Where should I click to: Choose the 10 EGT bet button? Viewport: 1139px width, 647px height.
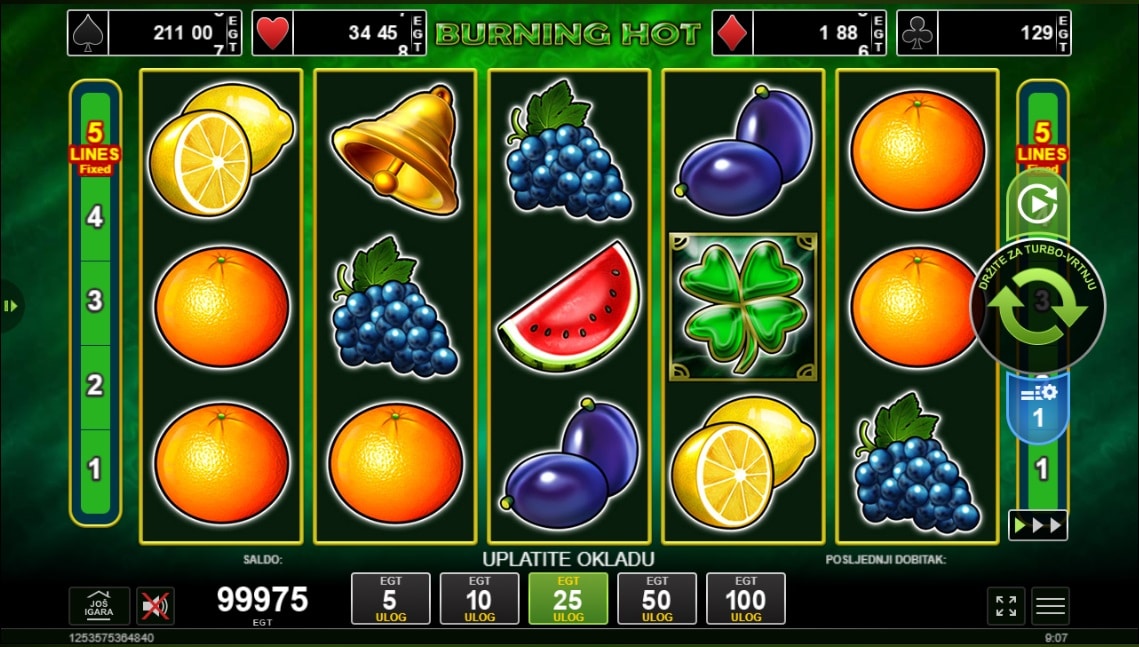click(479, 599)
